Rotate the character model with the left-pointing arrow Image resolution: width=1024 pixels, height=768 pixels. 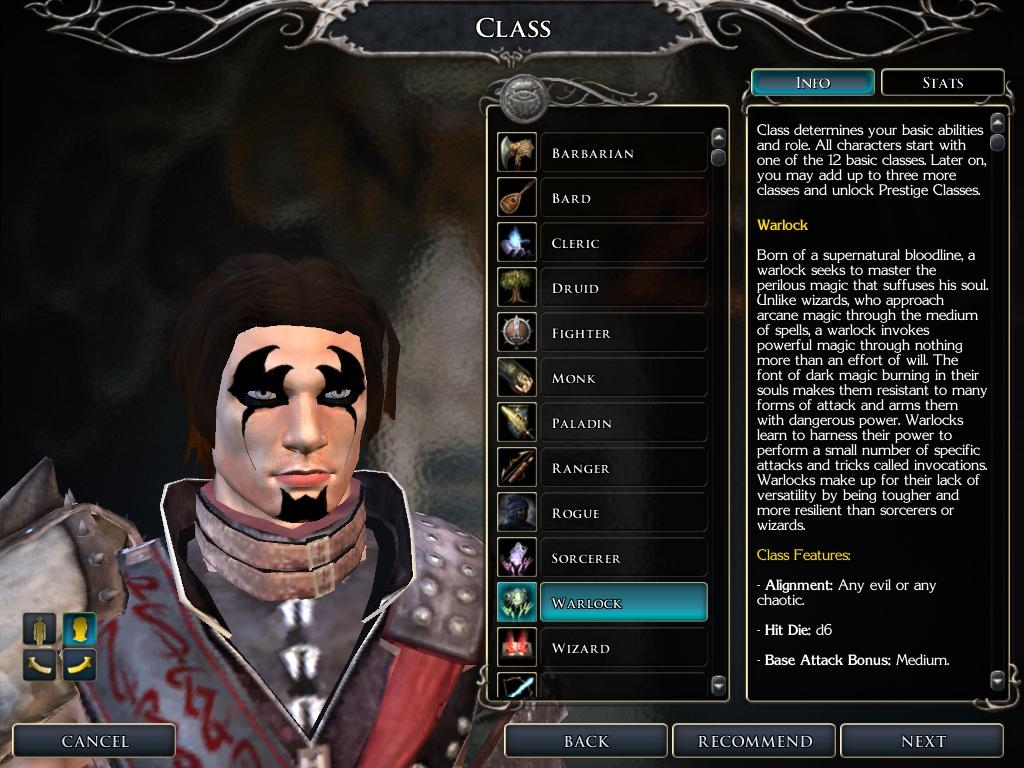pos(40,663)
